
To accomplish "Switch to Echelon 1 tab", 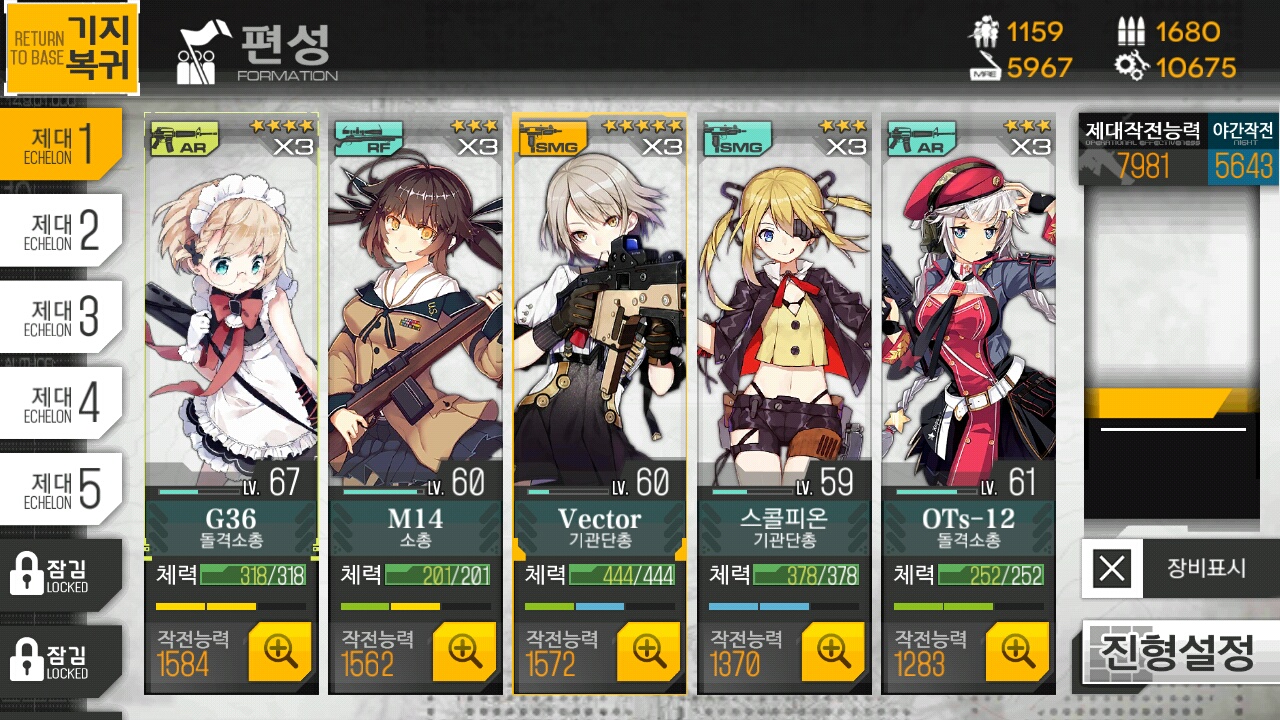I will [x=60, y=144].
